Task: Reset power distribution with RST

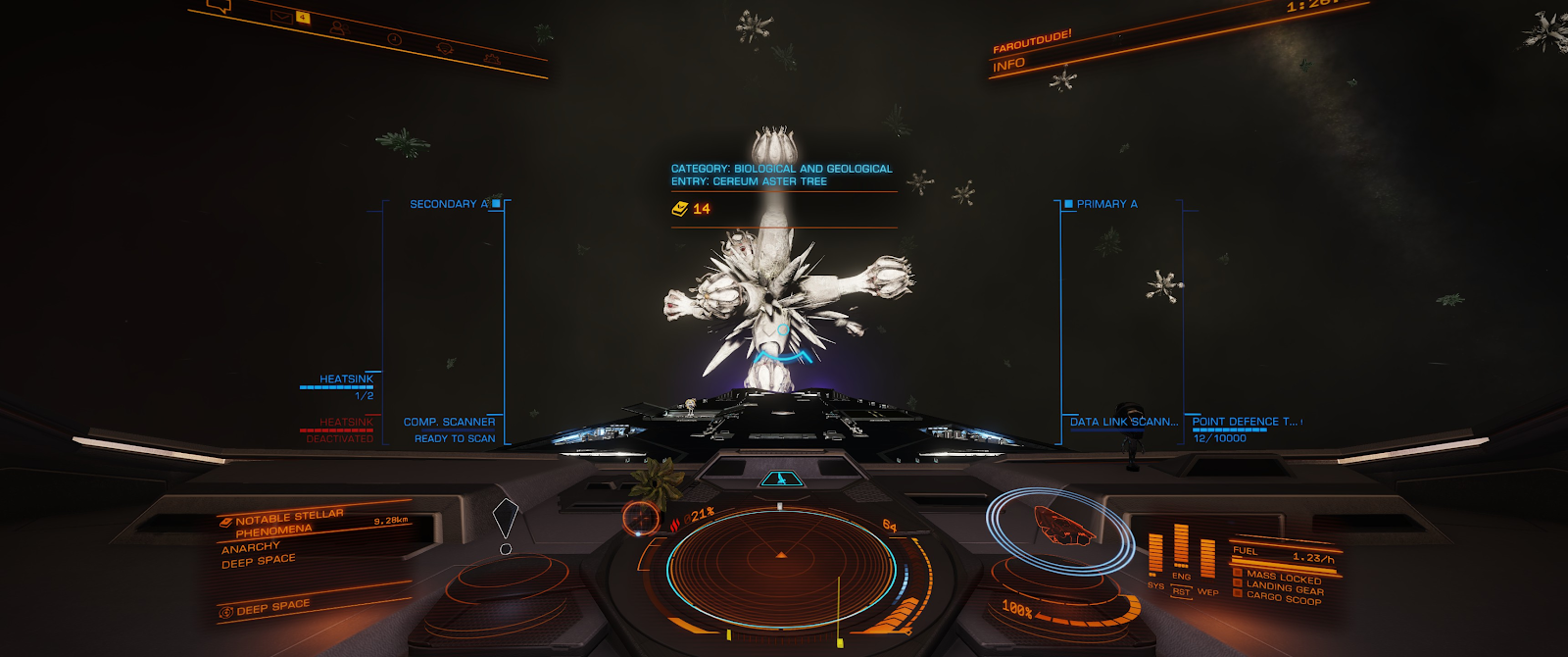Action: click(x=1181, y=591)
